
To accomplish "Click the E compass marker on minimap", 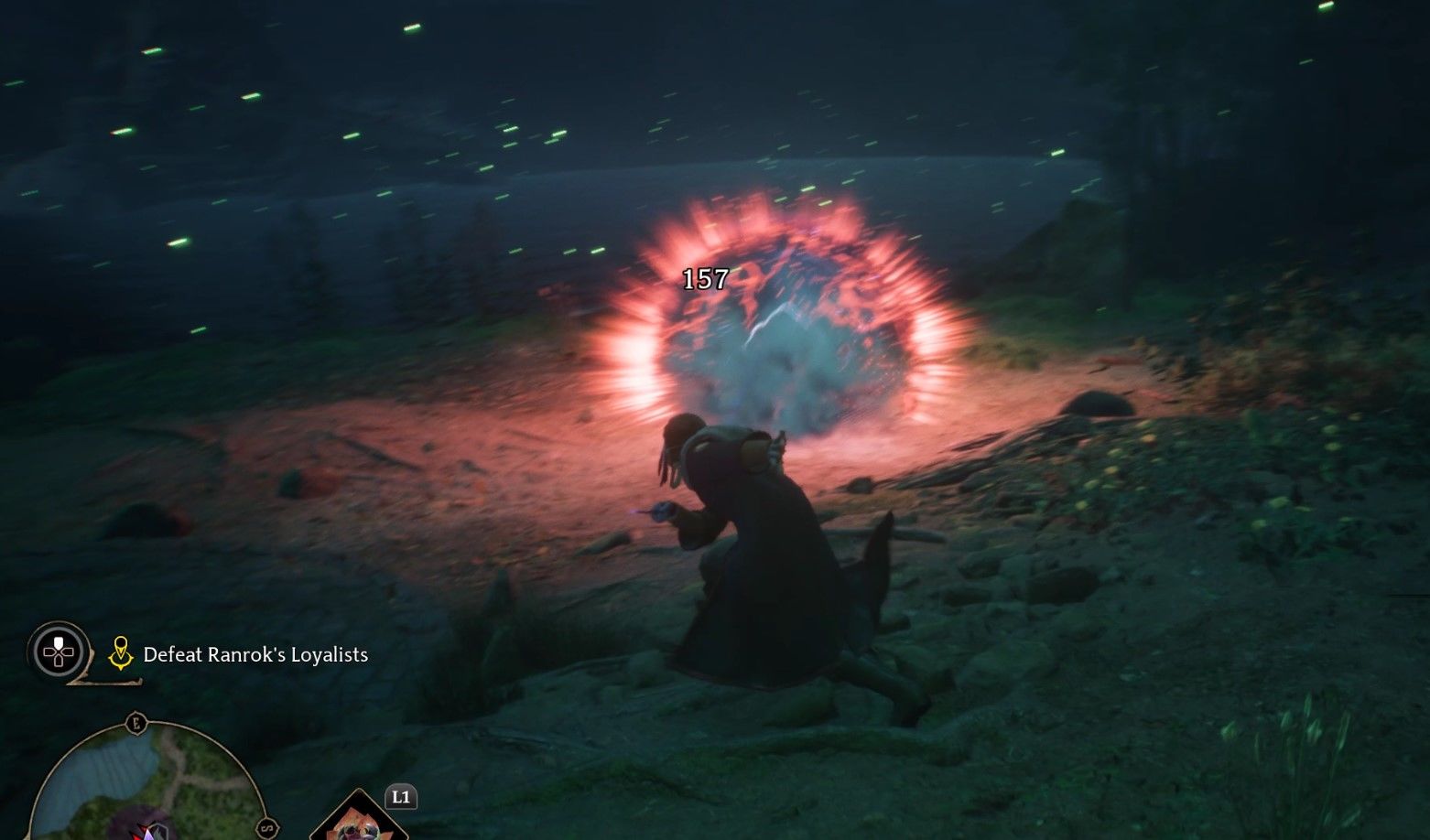I will [136, 723].
